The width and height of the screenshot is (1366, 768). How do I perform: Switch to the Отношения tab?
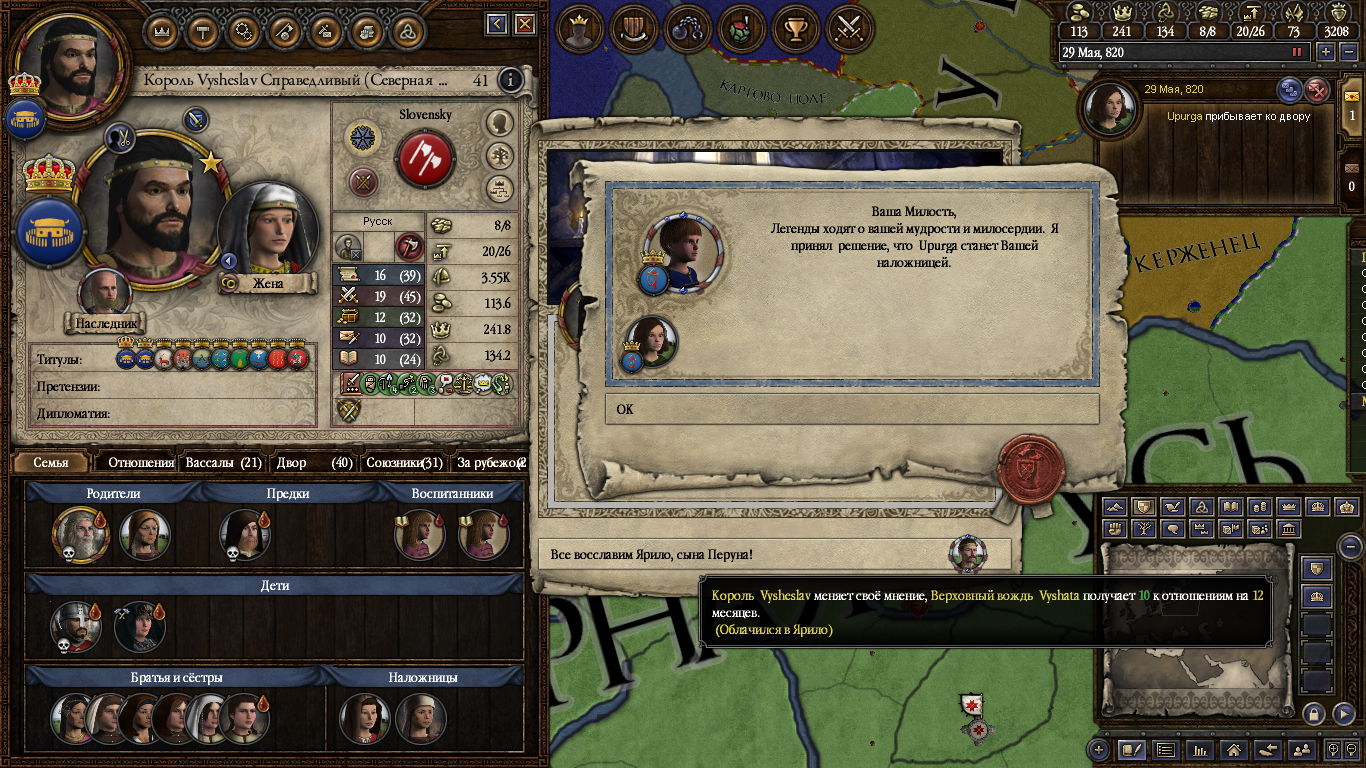(x=141, y=463)
